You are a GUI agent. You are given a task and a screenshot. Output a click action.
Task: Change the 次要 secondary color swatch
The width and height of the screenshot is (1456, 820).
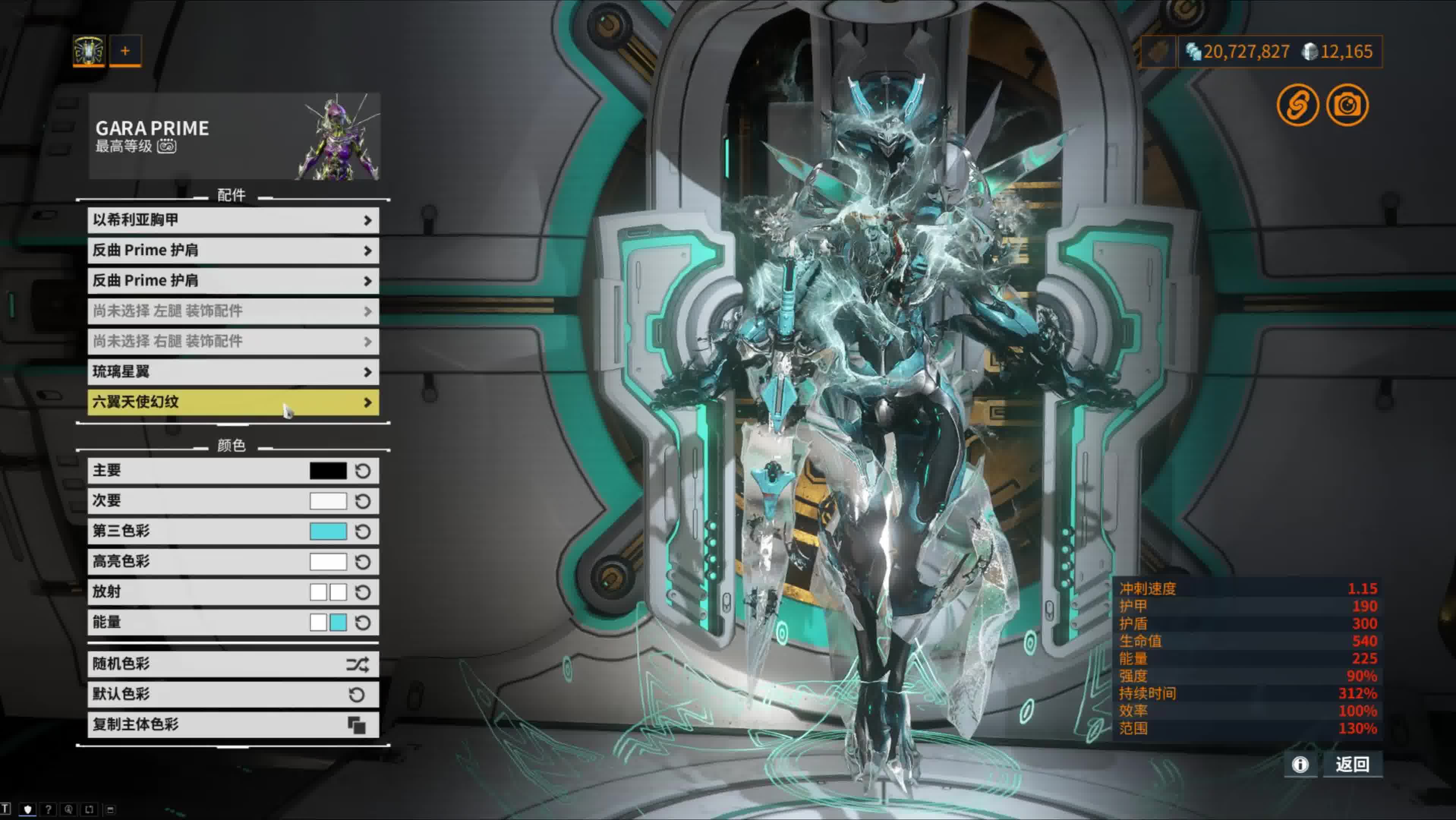[328, 501]
